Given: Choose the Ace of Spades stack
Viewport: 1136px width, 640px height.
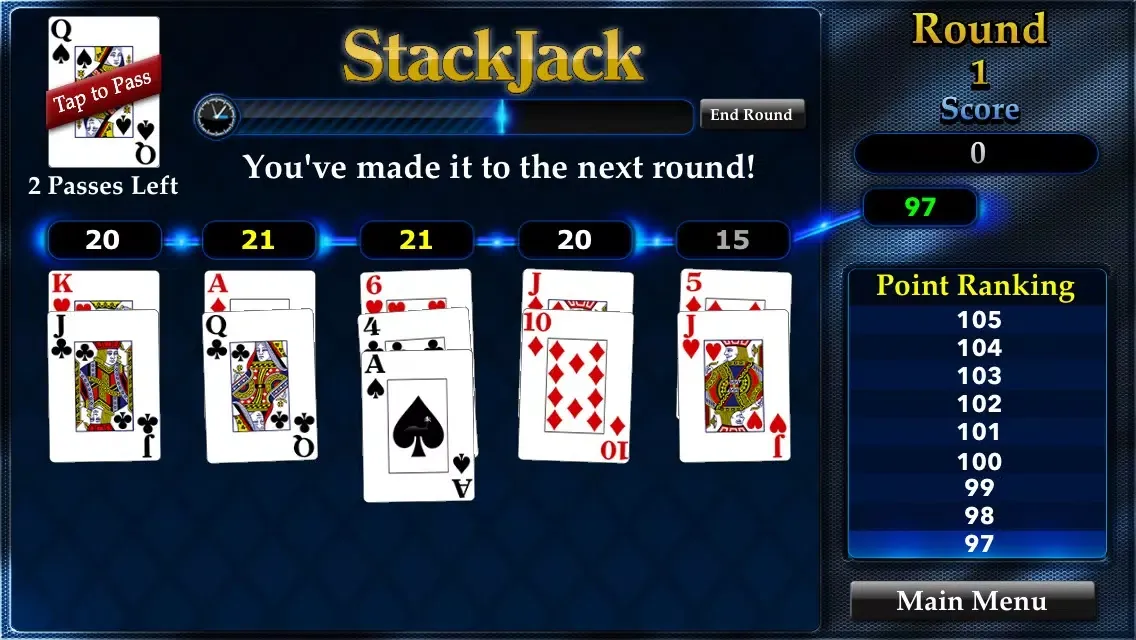Looking at the screenshot, I should 418,425.
